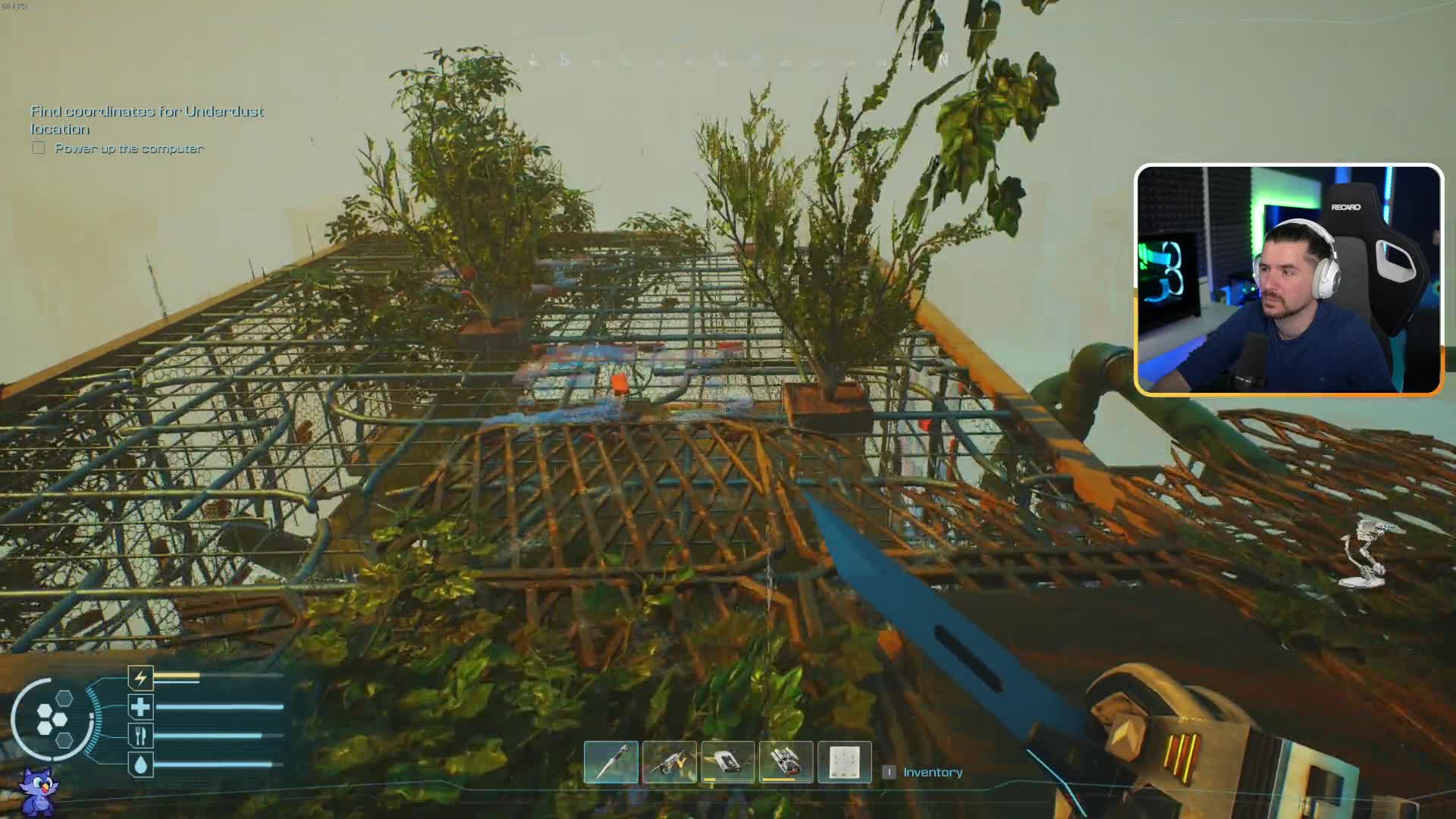This screenshot has height=819, width=1456.
Task: Click the fork and knife hunger icon
Action: [x=140, y=736]
